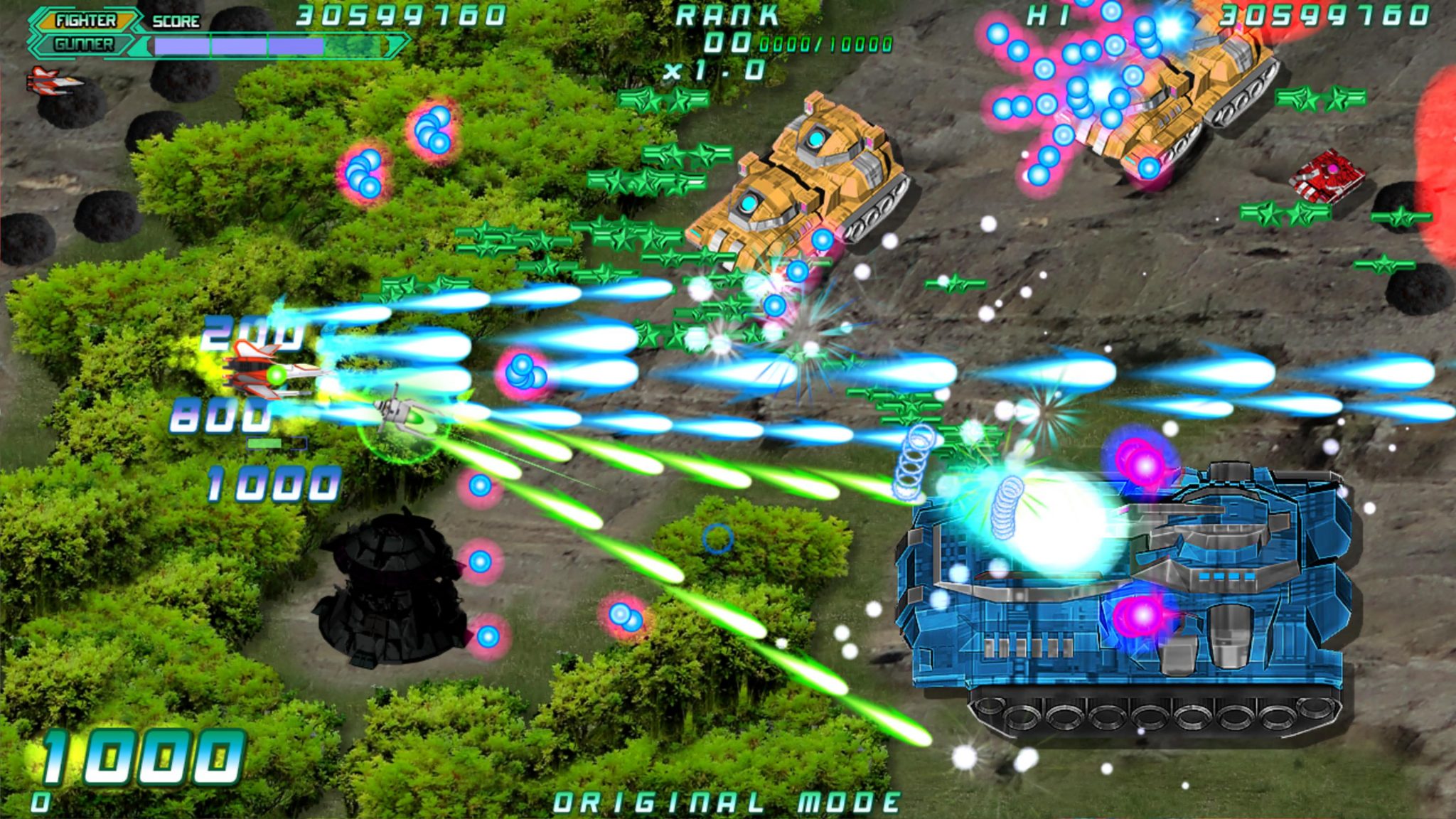Toggle the FIGHTER label in the status panel
Viewport: 1456px width, 819px height.
(85, 21)
